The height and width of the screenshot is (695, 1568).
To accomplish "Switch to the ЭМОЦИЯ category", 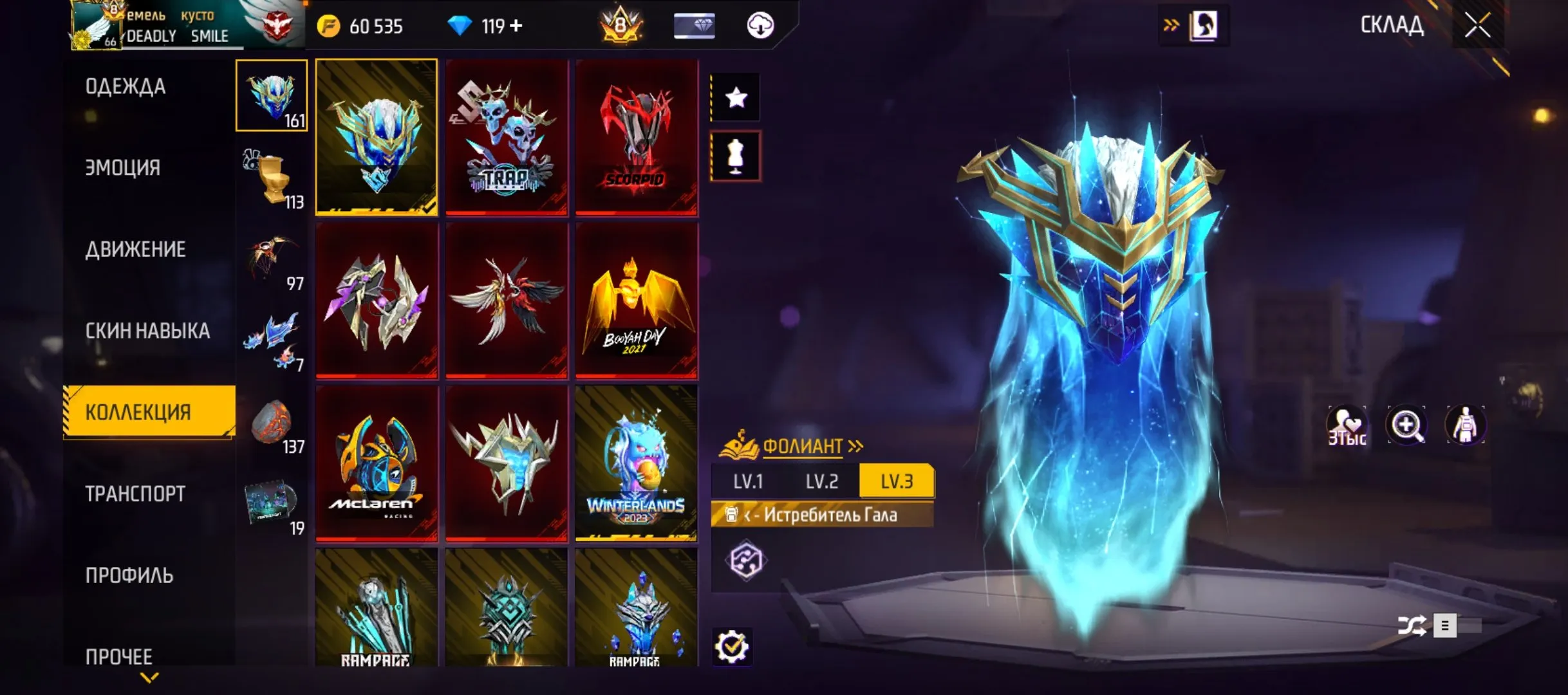I will click(123, 168).
